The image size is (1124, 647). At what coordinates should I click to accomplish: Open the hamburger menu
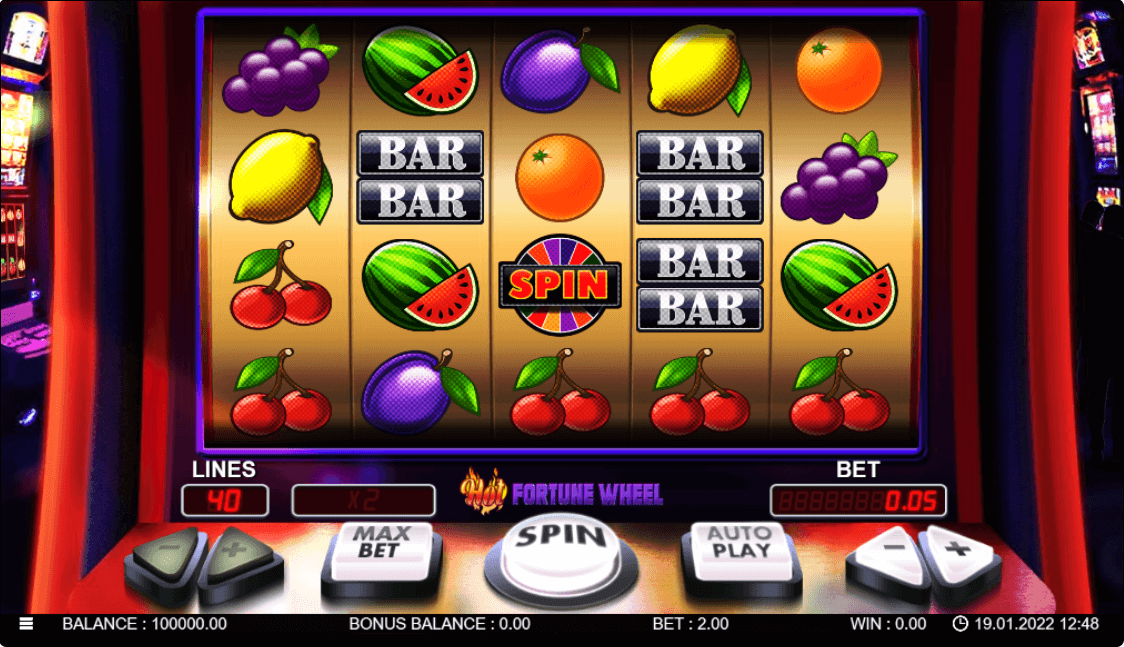[x=26, y=623]
